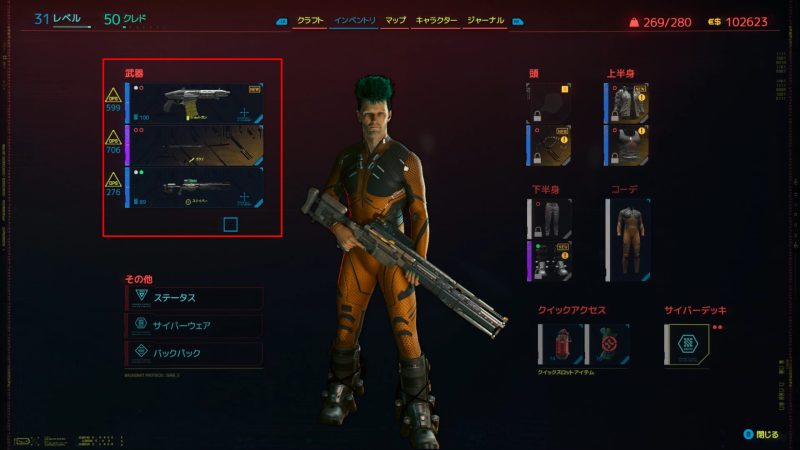Select the pants slot under 下半身
Screen dimensions: 800x450
(550, 219)
